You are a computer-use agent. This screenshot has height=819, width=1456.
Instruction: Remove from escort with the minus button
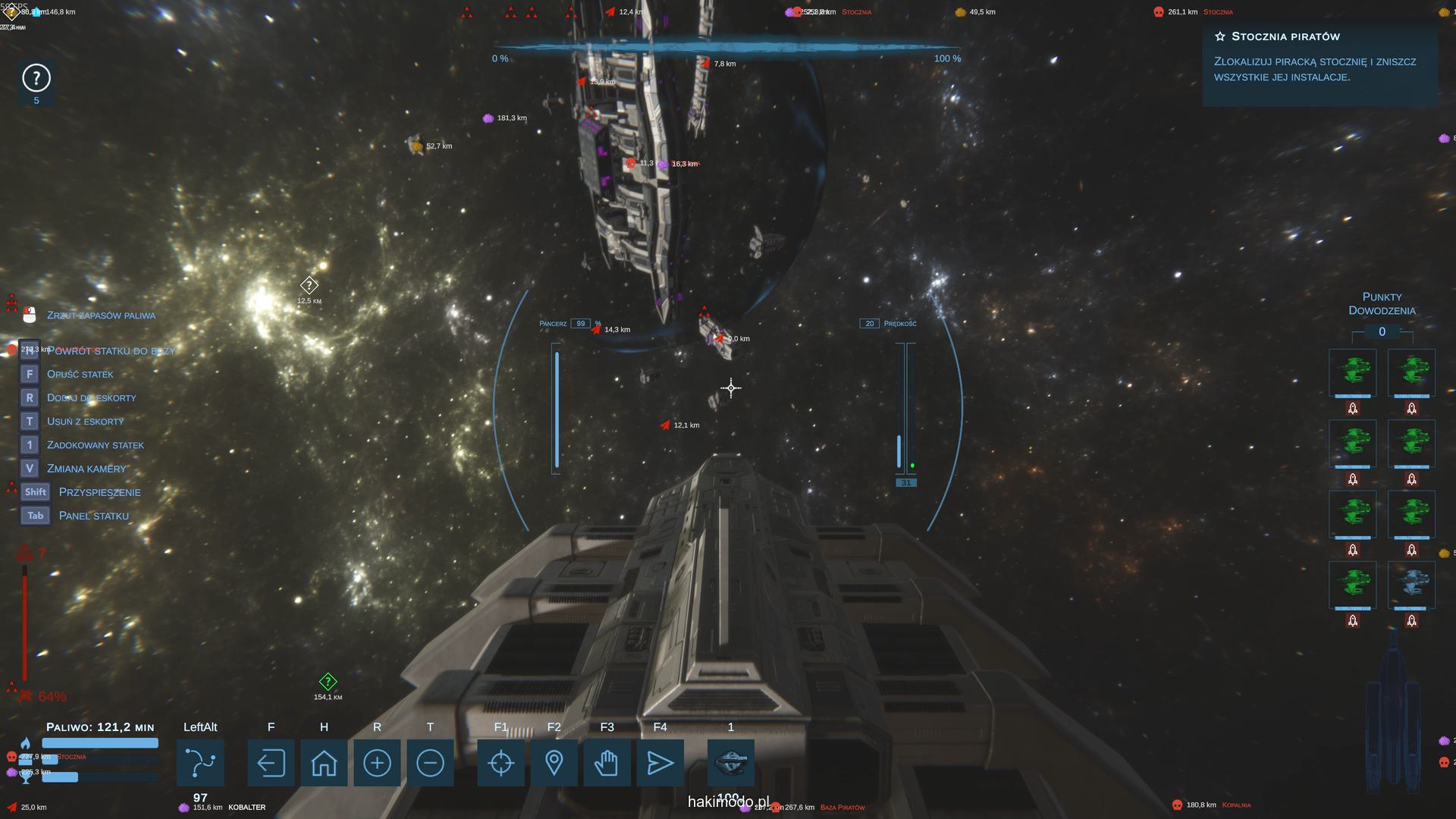click(430, 763)
